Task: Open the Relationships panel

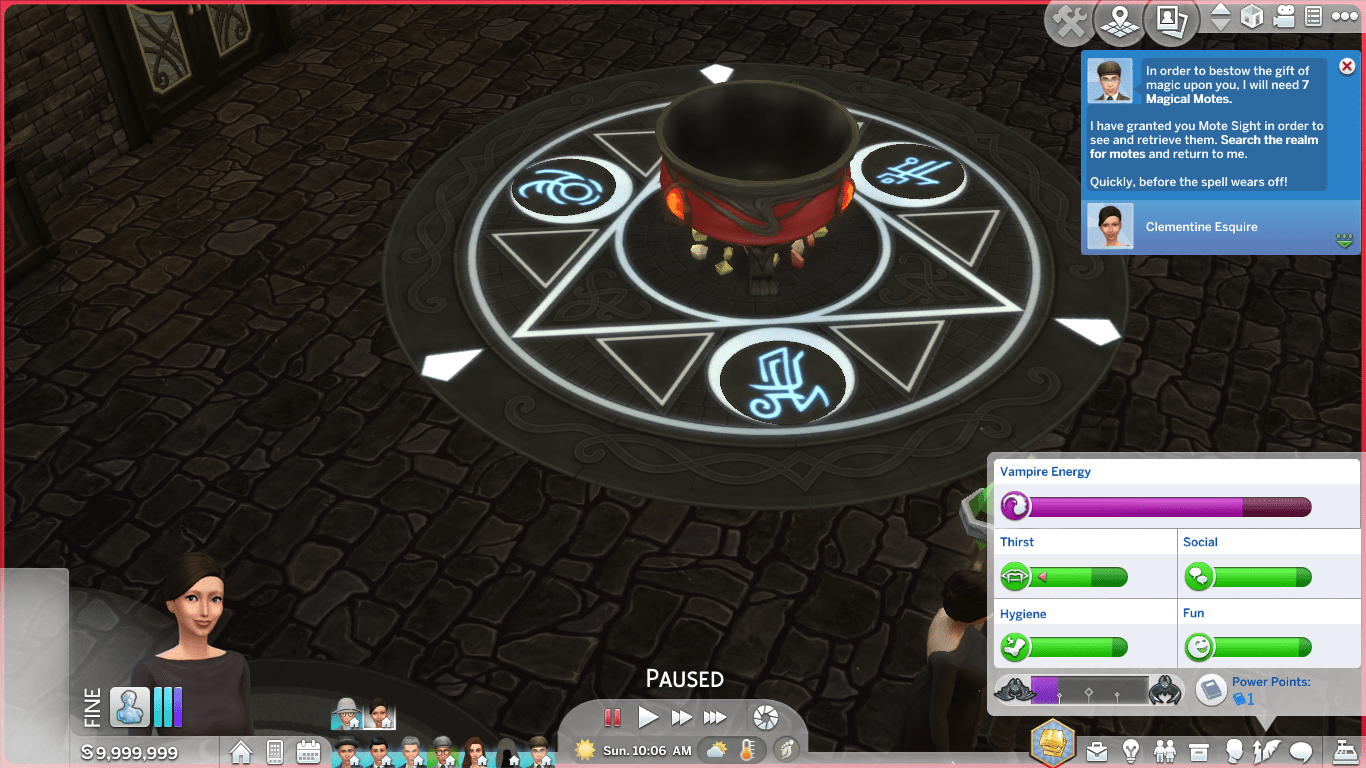Action: coord(1165,751)
